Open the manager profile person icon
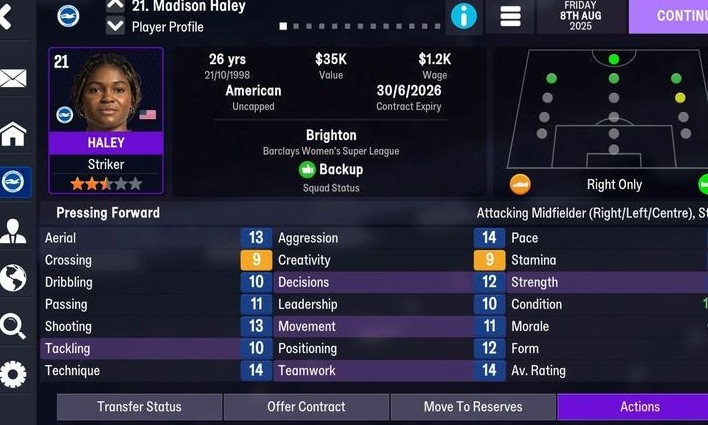The image size is (708, 425). click(13, 231)
